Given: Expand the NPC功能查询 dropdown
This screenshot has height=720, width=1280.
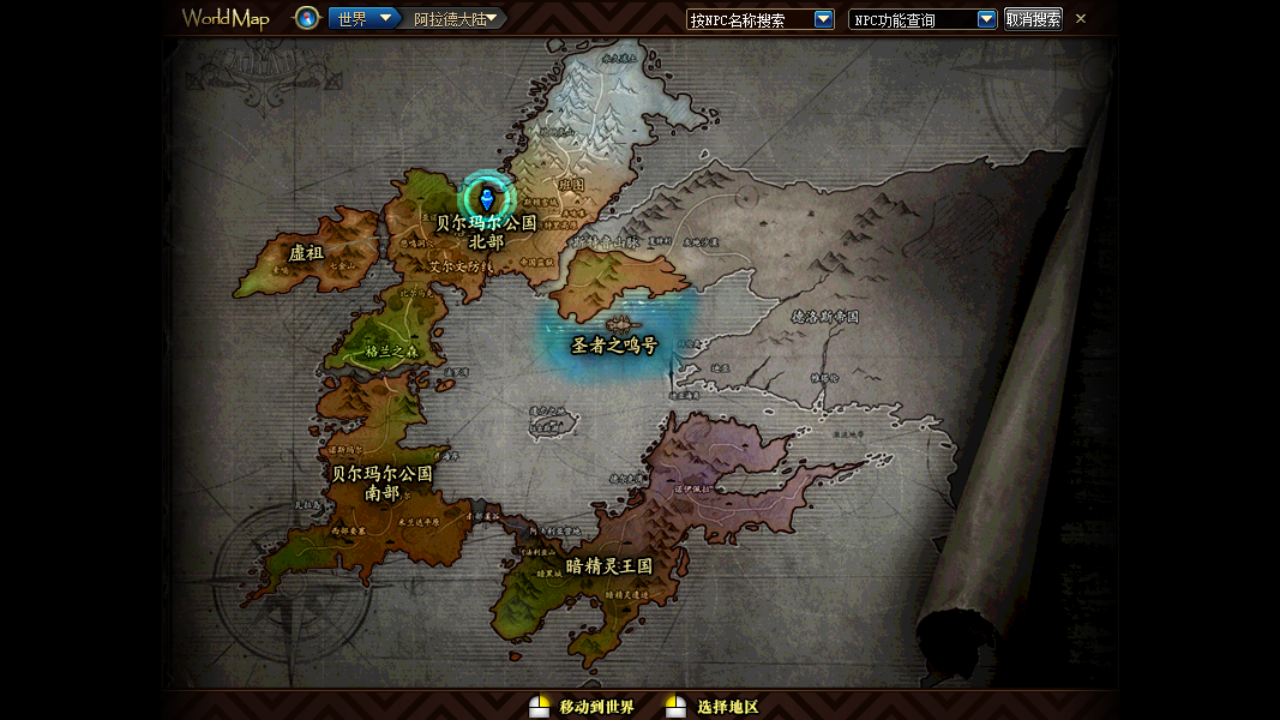Looking at the screenshot, I should pos(986,19).
